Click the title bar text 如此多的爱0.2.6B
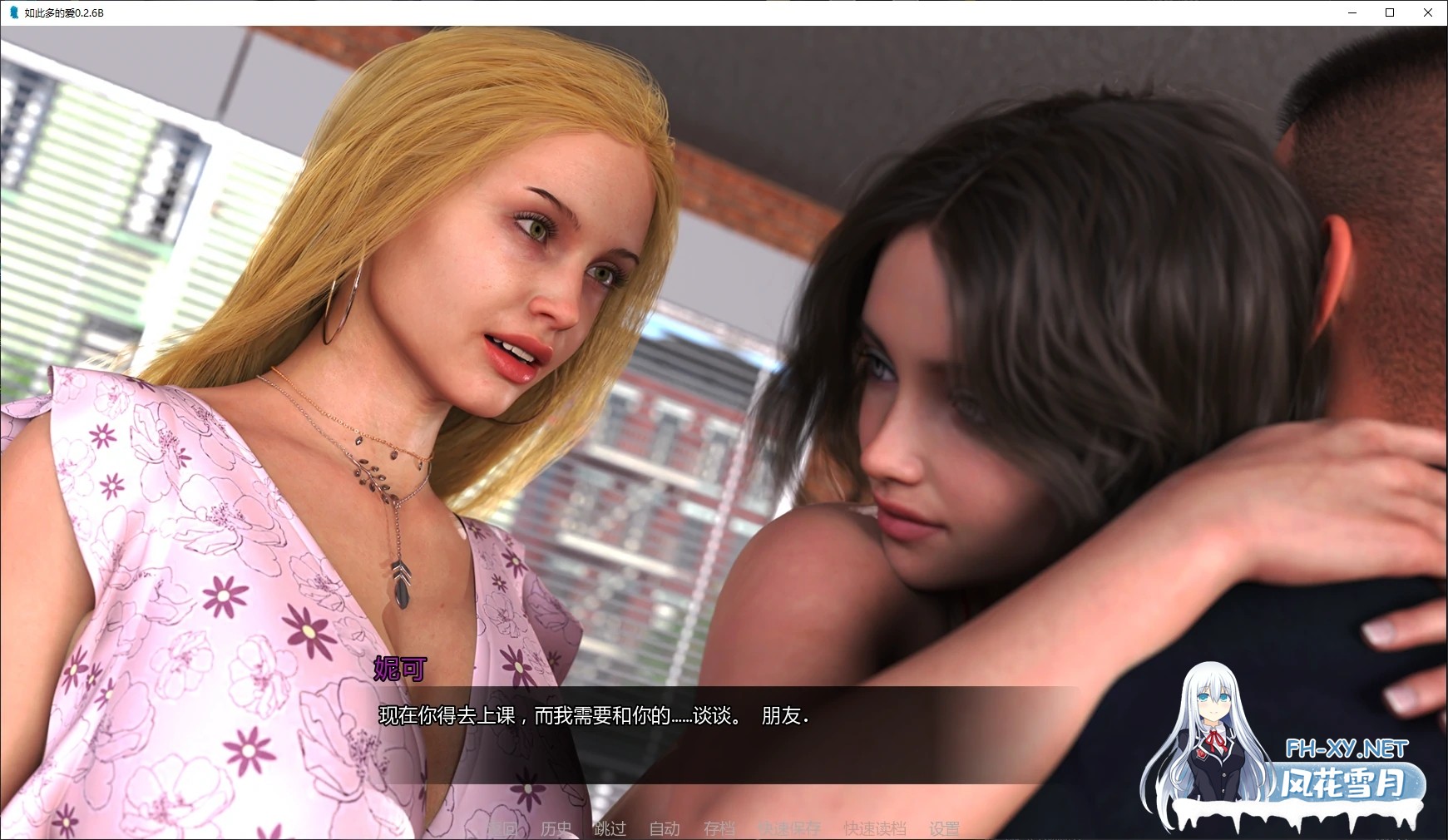1448x840 pixels. click(62, 12)
